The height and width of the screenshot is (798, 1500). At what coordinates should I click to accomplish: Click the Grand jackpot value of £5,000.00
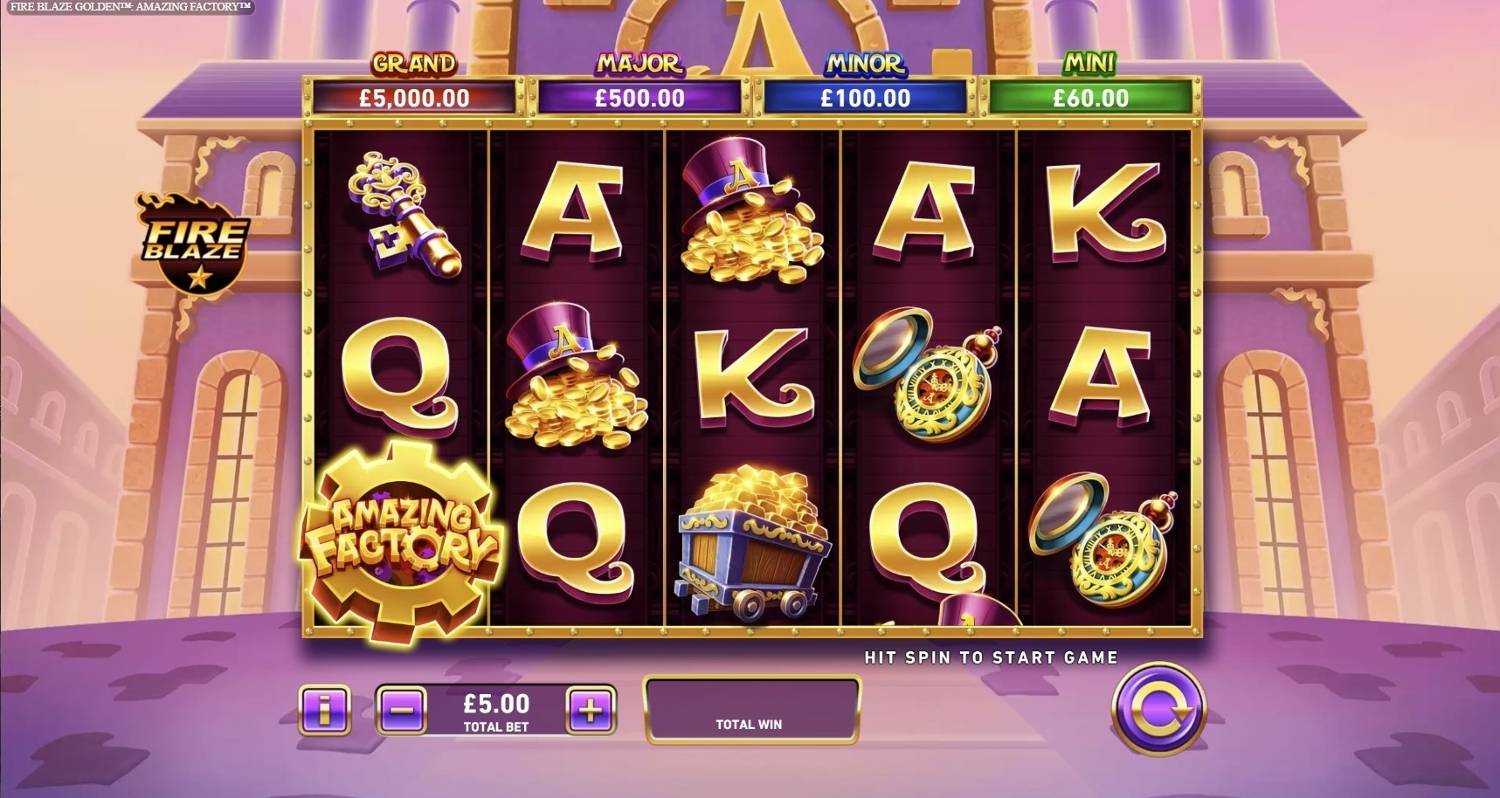[x=413, y=98]
